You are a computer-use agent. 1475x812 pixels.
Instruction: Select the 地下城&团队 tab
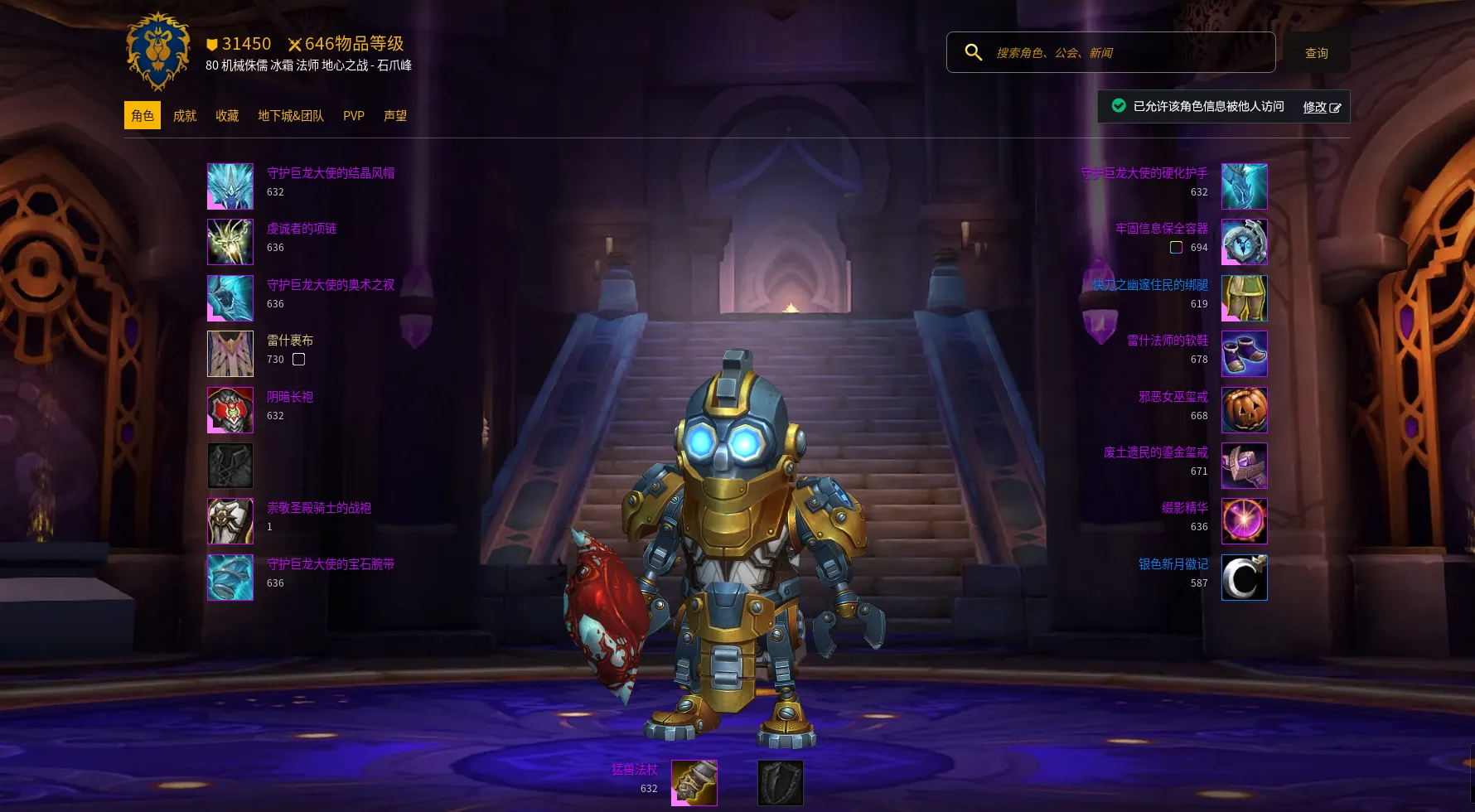[x=291, y=116]
